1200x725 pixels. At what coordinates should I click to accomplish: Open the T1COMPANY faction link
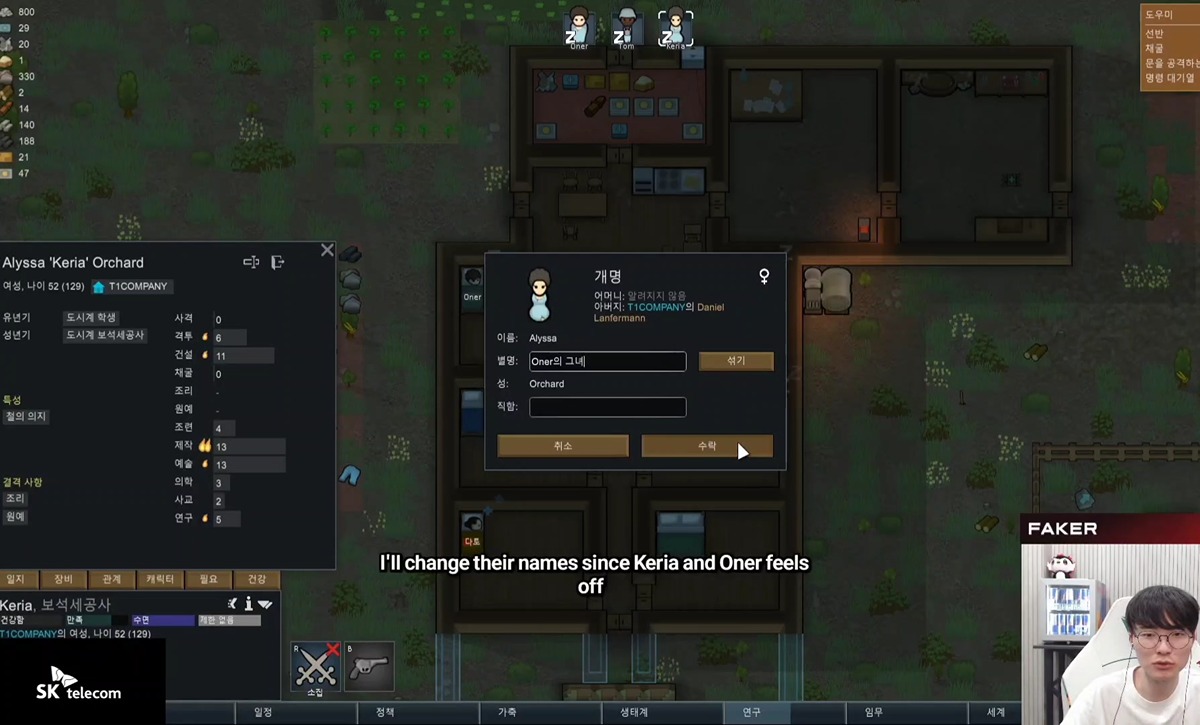pos(131,287)
